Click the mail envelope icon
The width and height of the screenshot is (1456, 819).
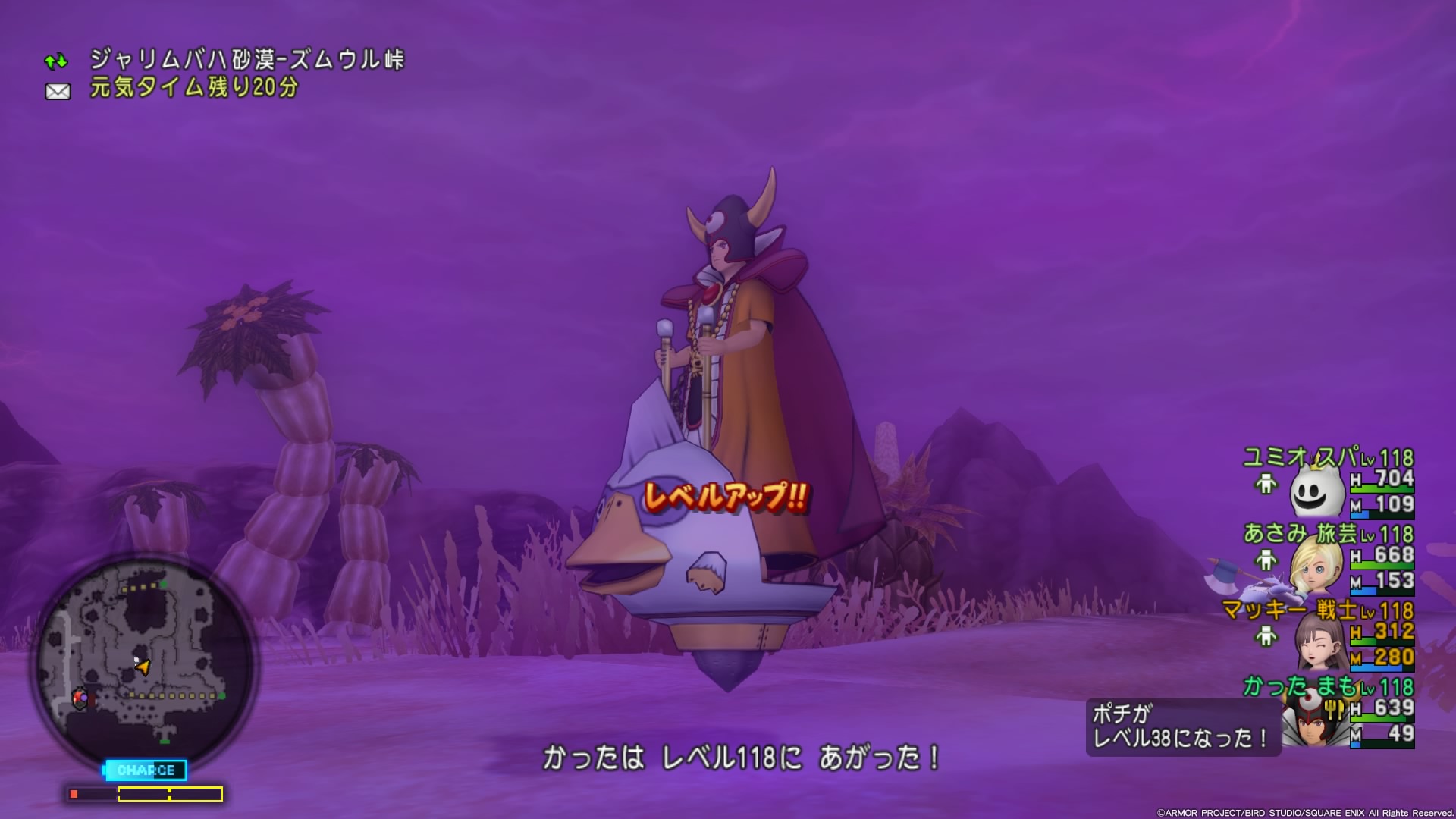pyautogui.click(x=58, y=92)
